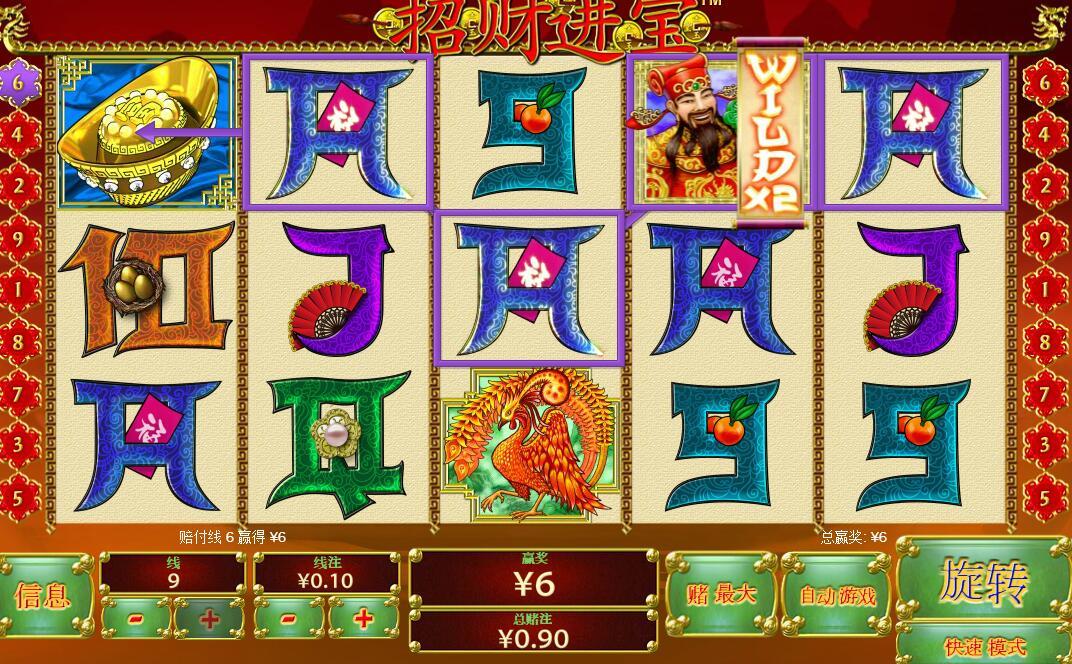Toggle 快速模式 turbo mode
This screenshot has height=664, width=1072.
[x=983, y=645]
